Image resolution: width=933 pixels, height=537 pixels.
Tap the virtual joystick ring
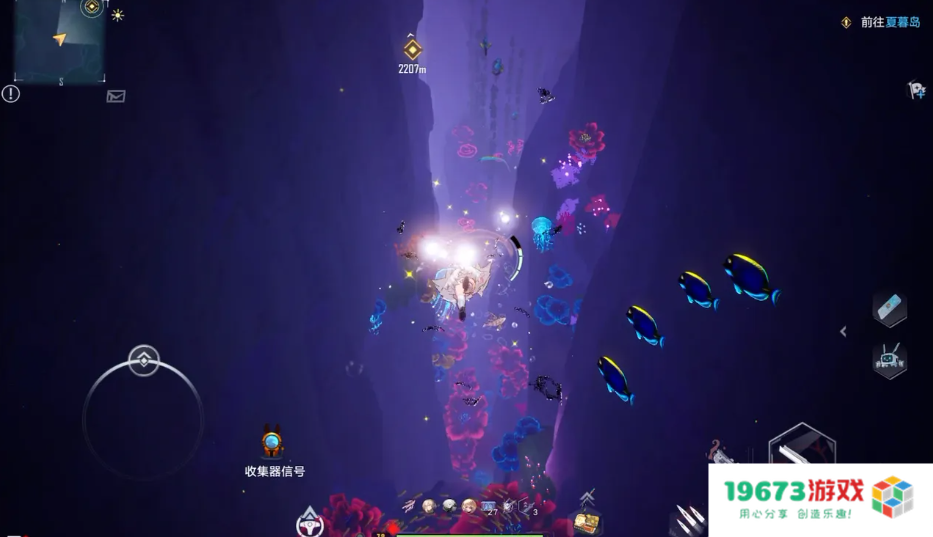point(143,418)
